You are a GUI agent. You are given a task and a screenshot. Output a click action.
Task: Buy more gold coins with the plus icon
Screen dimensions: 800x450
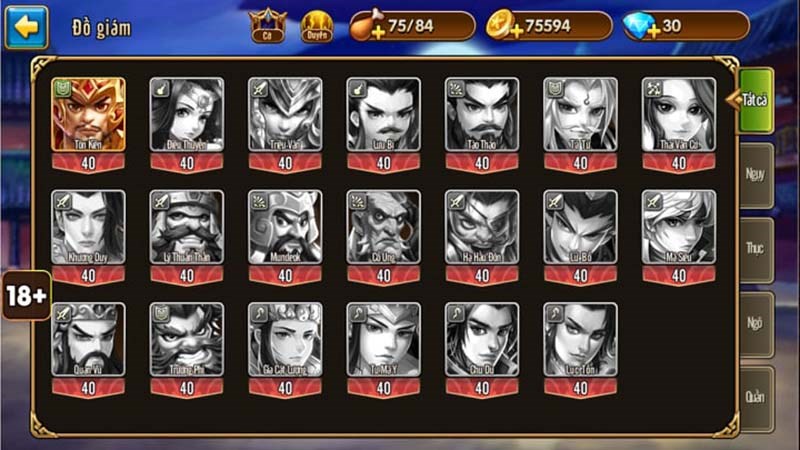tap(502, 27)
